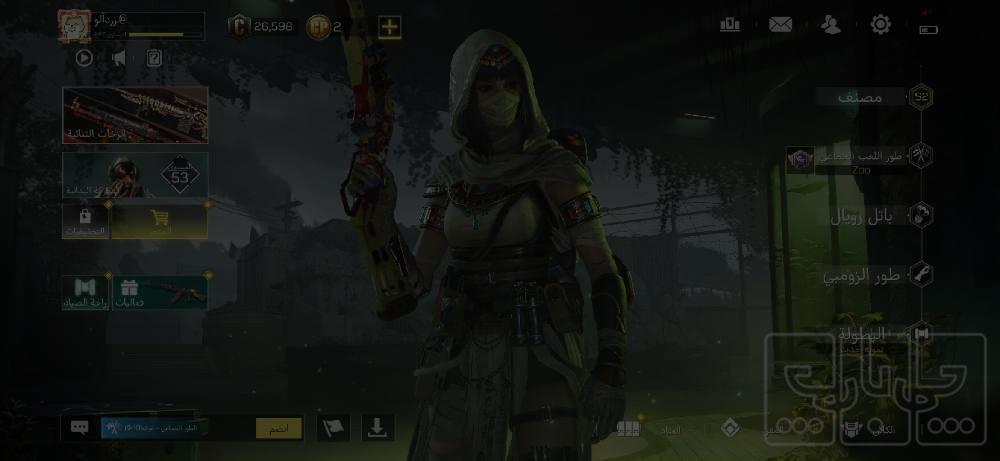Open the events gift box banner
The height and width of the screenshot is (461, 1000).
click(x=158, y=292)
